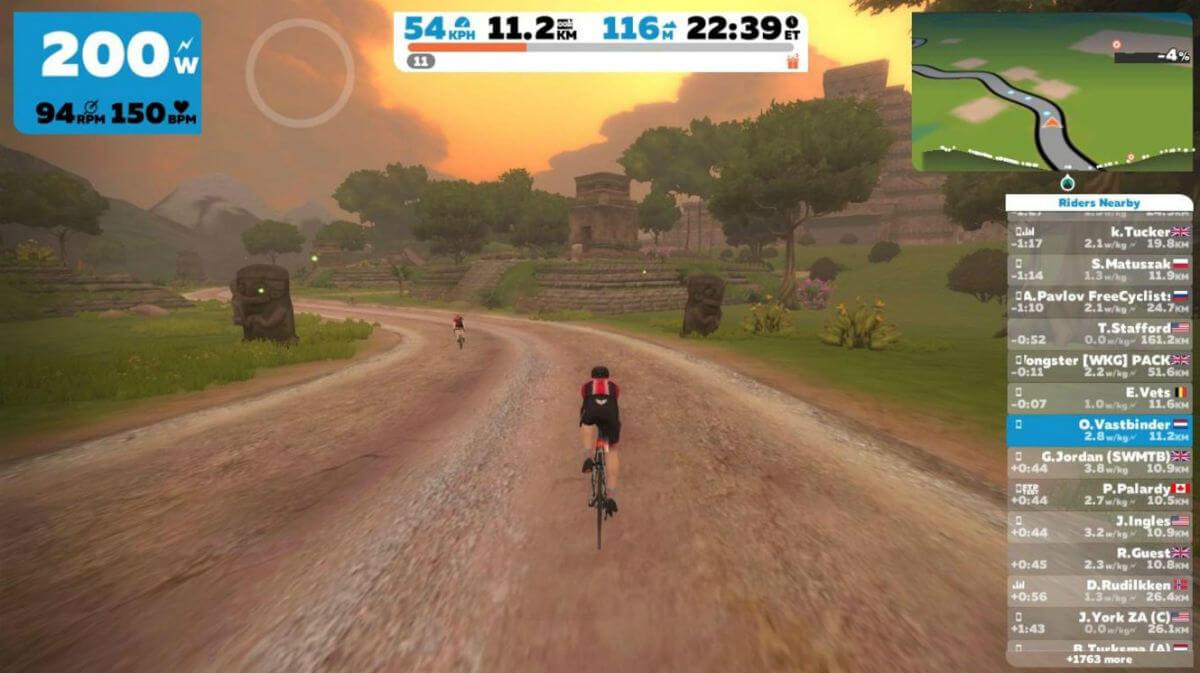Click the highlighted O.Vastbinder row
Viewport: 1200px width, 673px height.
click(x=1099, y=430)
